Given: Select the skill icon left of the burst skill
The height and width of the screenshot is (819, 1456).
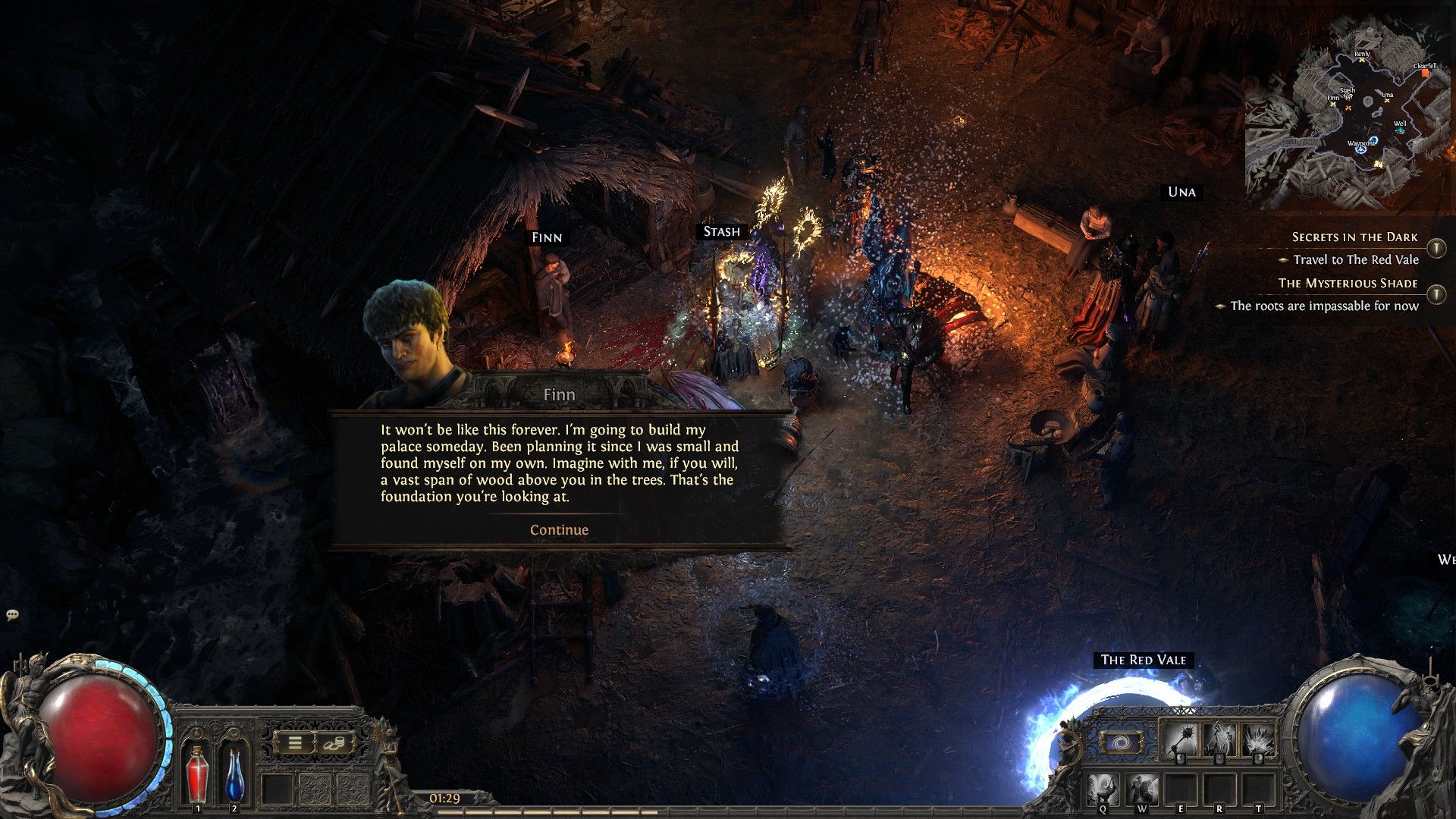Looking at the screenshot, I should coord(1219,739).
